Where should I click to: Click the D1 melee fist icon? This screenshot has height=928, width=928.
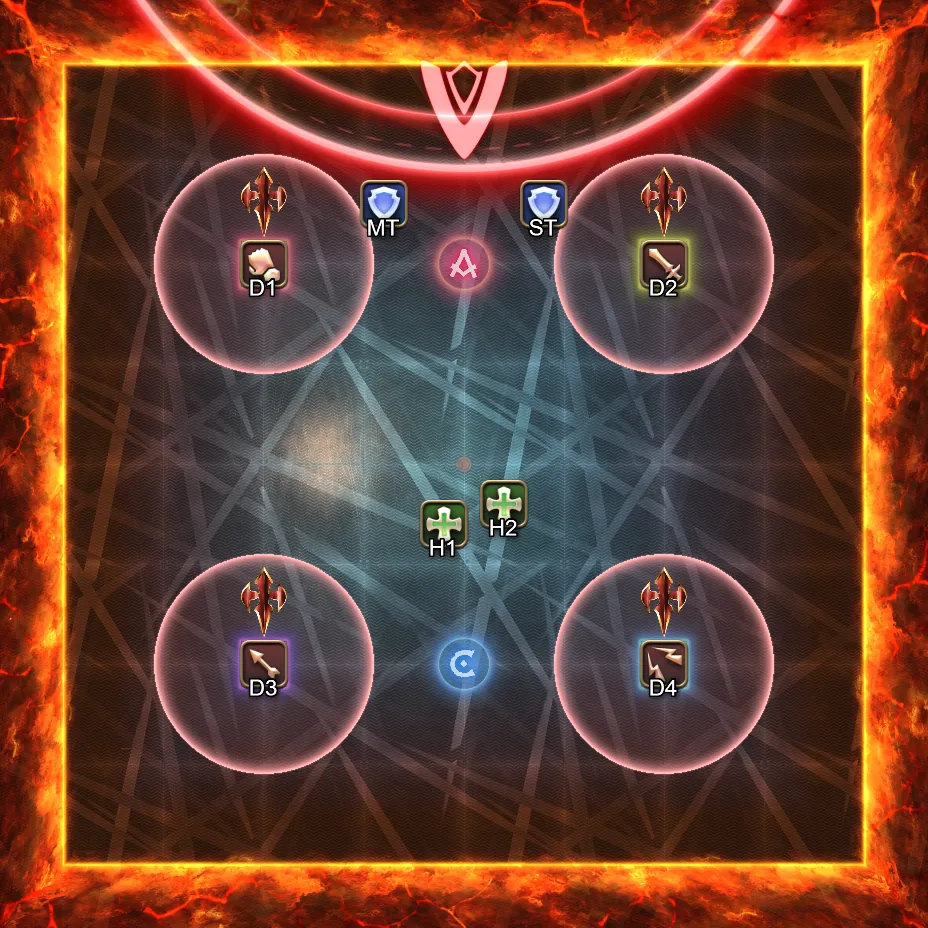pos(264,263)
